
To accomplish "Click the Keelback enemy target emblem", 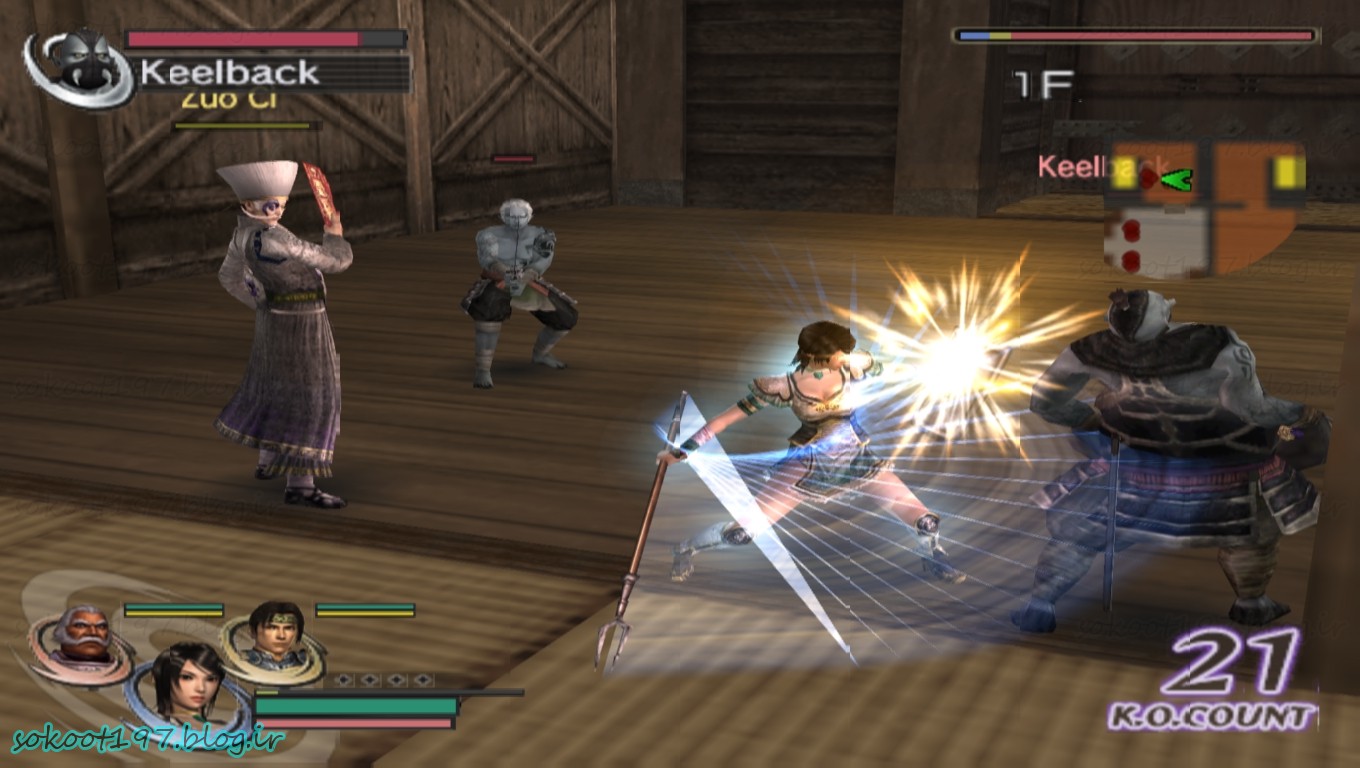I will [x=76, y=66].
